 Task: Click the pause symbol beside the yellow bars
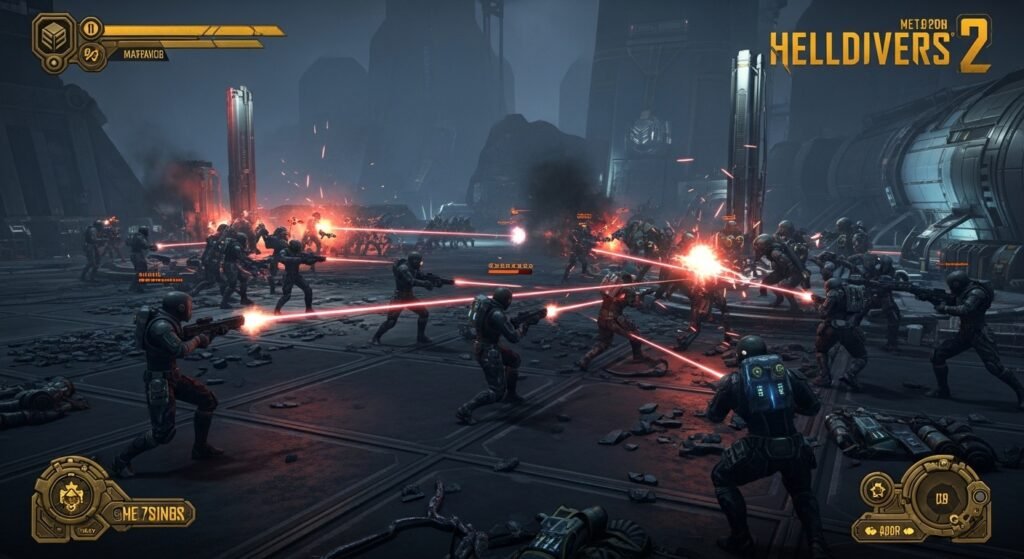(x=90, y=27)
